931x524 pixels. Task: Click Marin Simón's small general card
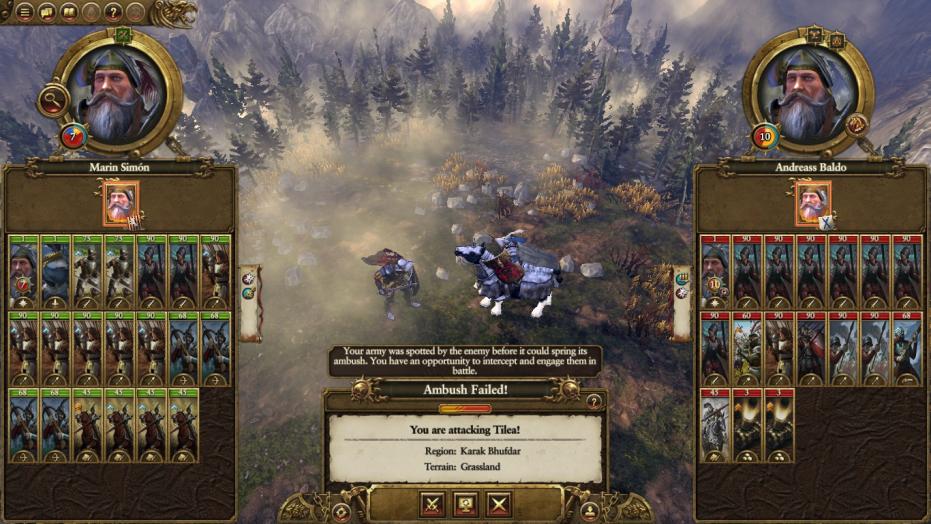(121, 204)
